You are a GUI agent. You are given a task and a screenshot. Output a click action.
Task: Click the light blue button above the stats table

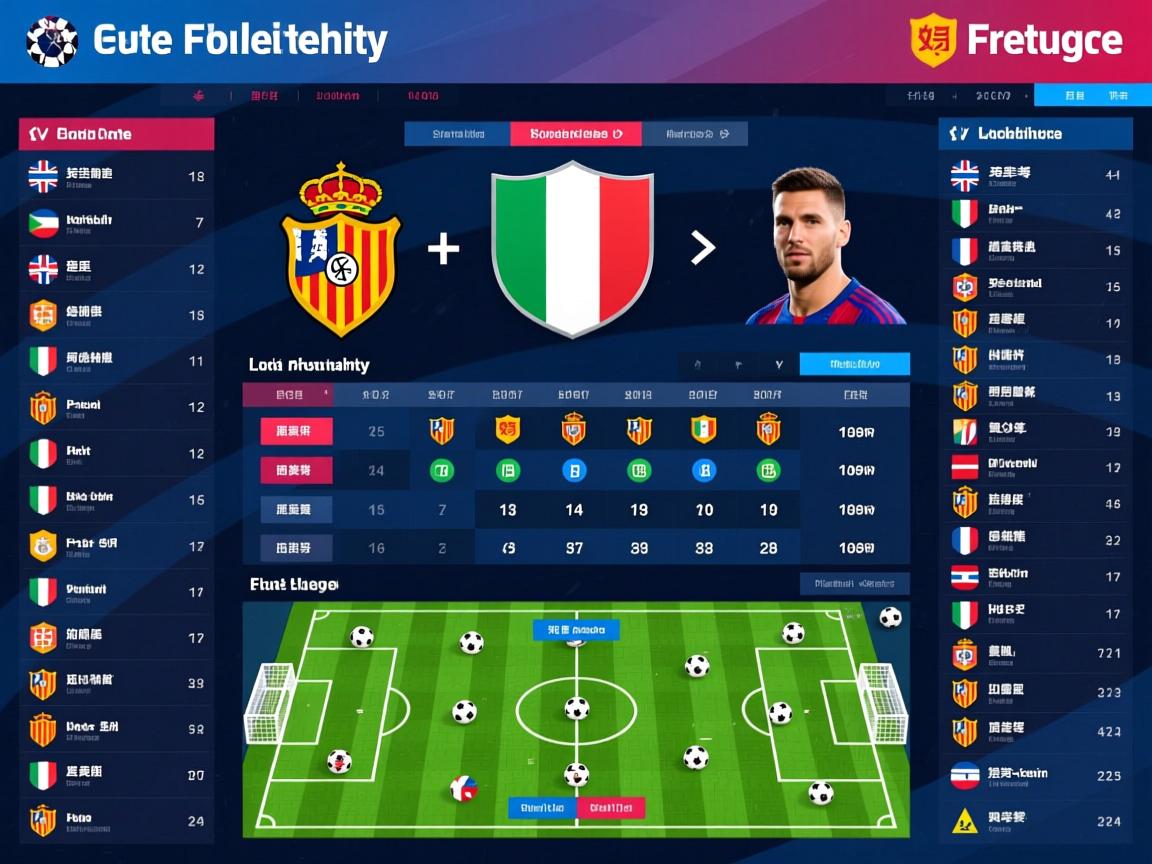tap(854, 364)
